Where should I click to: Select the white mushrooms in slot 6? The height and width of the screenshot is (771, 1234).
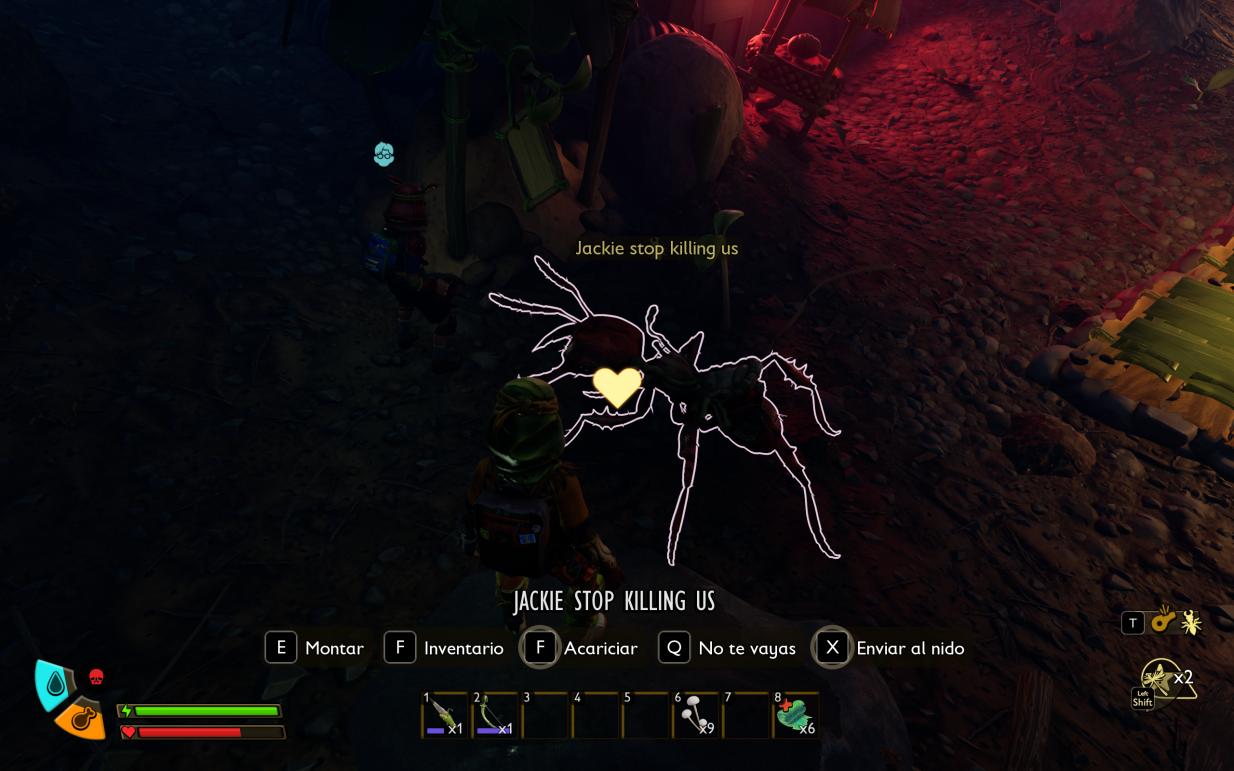pyautogui.click(x=696, y=715)
